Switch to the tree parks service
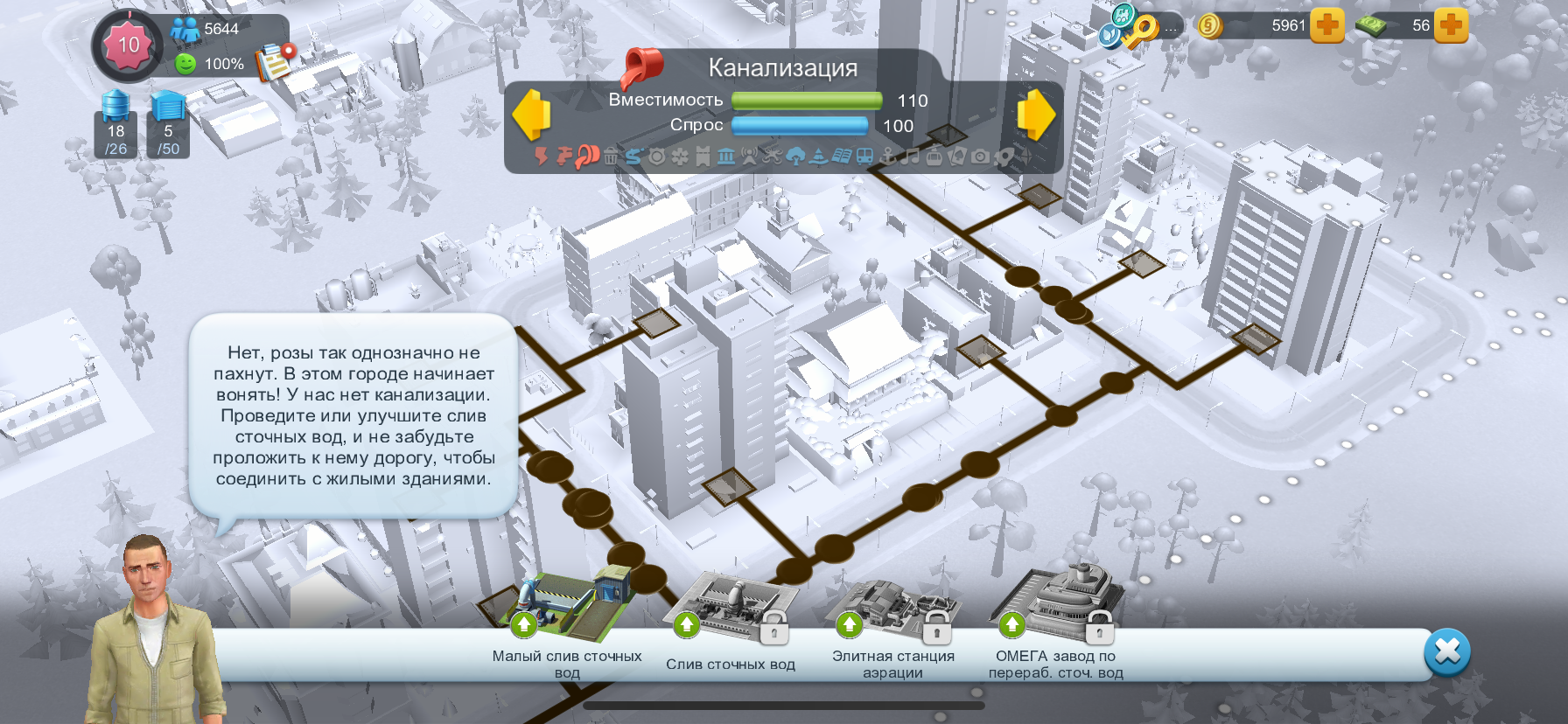This screenshot has height=724, width=1568. point(795,157)
